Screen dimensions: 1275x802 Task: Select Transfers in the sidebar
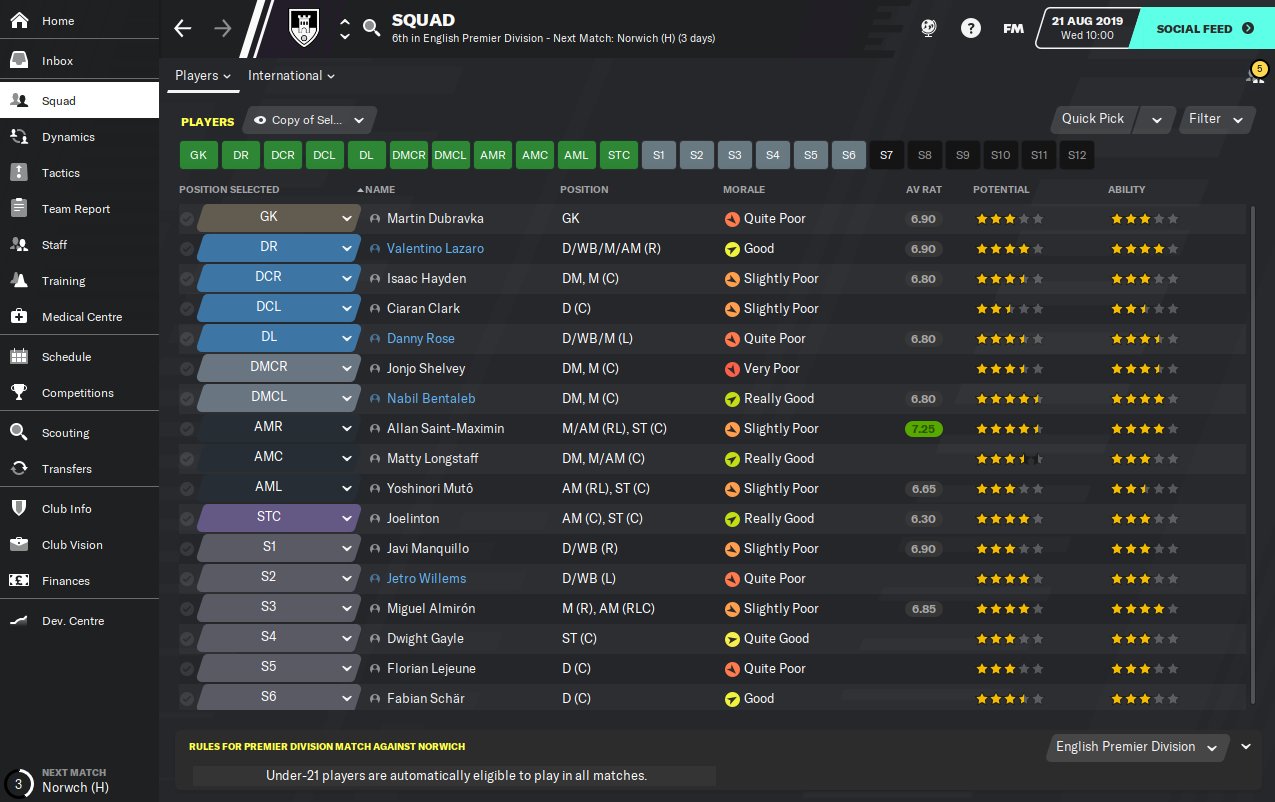(66, 469)
